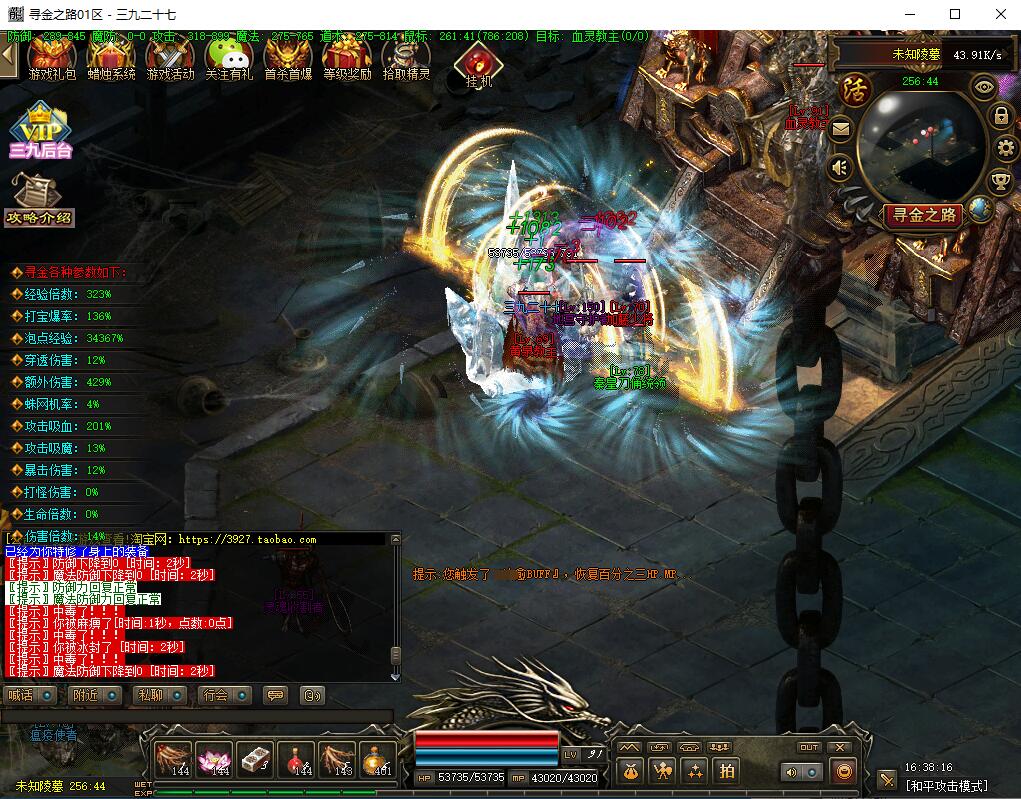
Task: Select the 行会 guild chat channel
Action: [x=225, y=695]
